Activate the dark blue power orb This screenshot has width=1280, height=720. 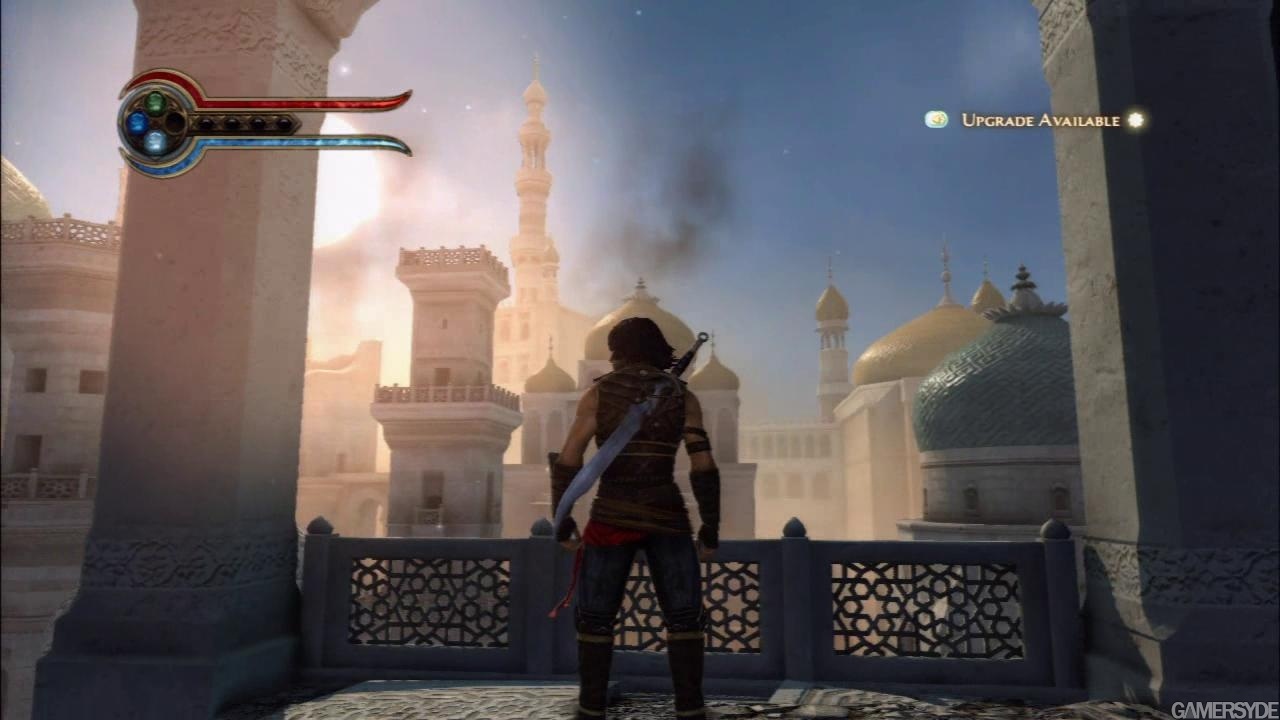137,123
